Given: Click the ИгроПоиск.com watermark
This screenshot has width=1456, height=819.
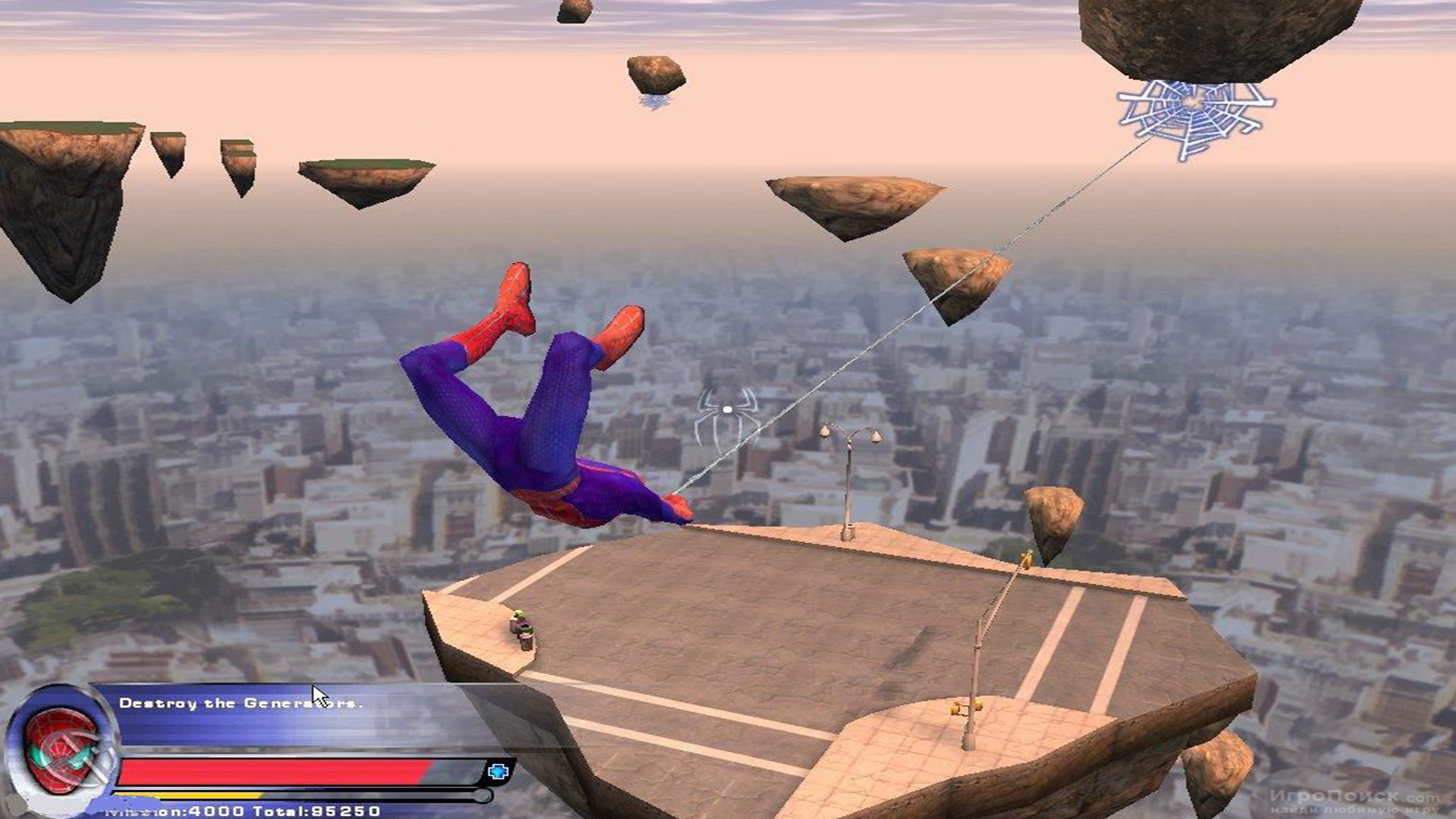Looking at the screenshot, I should pos(1354,799).
